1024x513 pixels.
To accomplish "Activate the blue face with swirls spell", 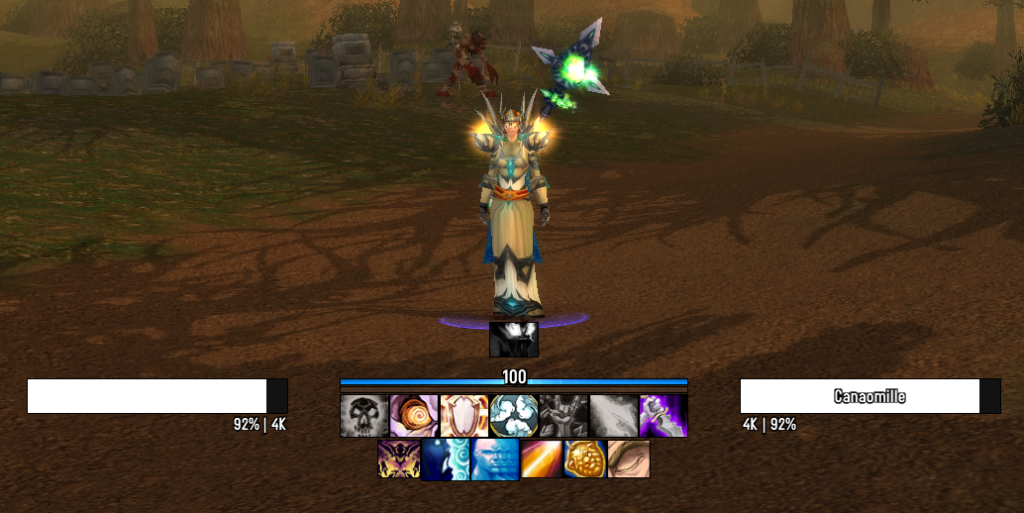I will (x=445, y=459).
